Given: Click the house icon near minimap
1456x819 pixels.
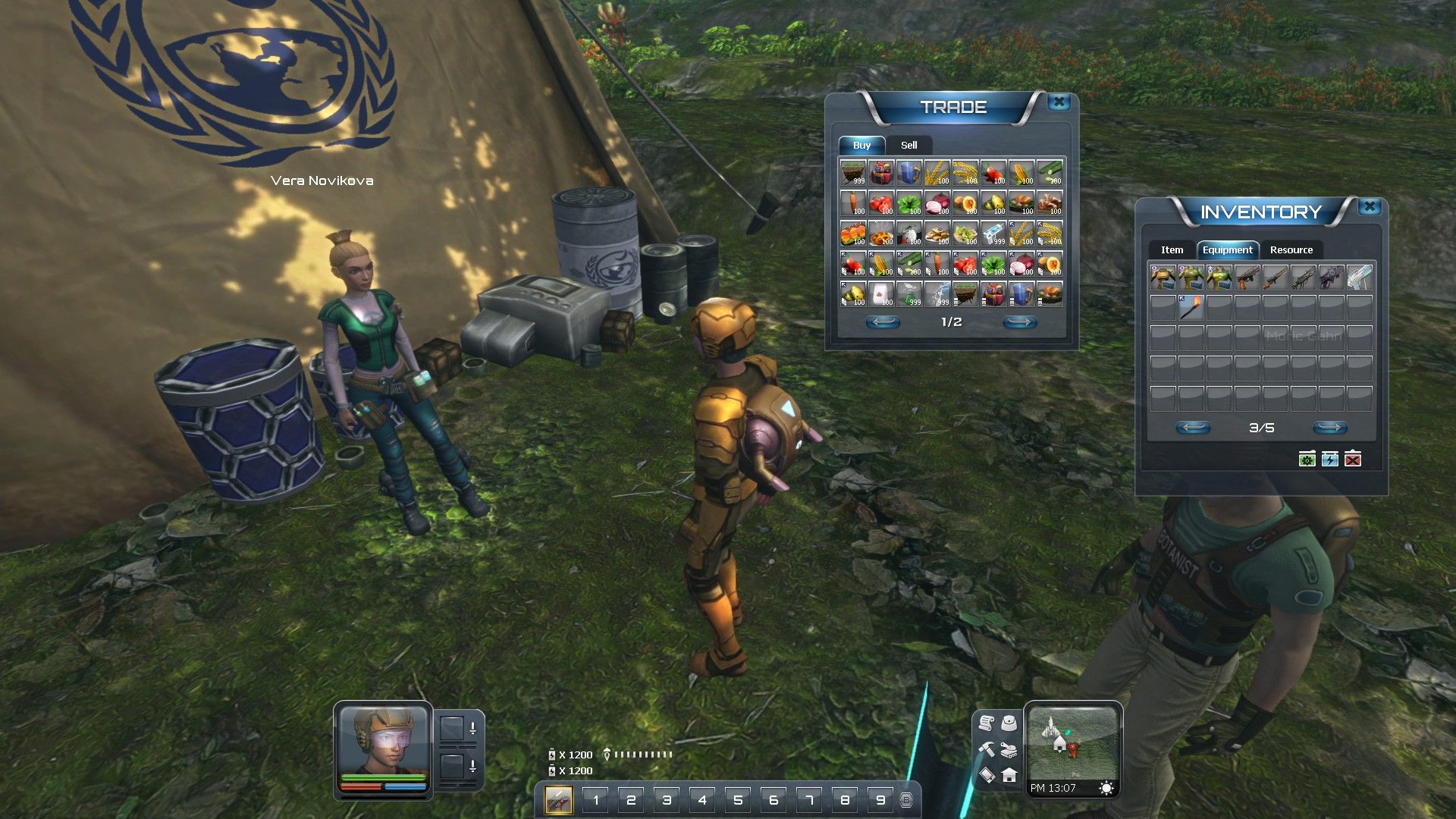Looking at the screenshot, I should coord(1009,775).
